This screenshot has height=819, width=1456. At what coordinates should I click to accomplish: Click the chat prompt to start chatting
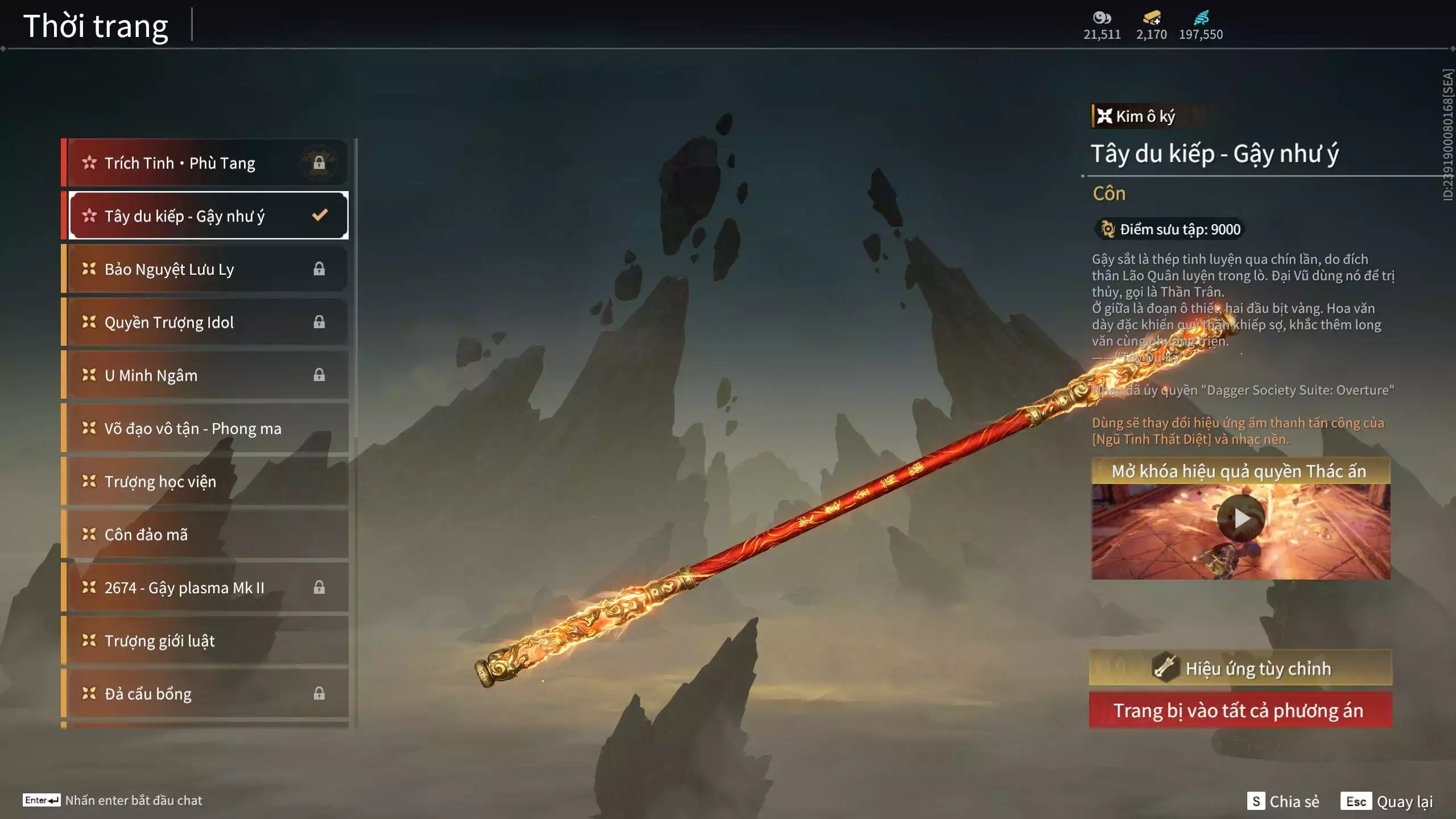click(114, 800)
